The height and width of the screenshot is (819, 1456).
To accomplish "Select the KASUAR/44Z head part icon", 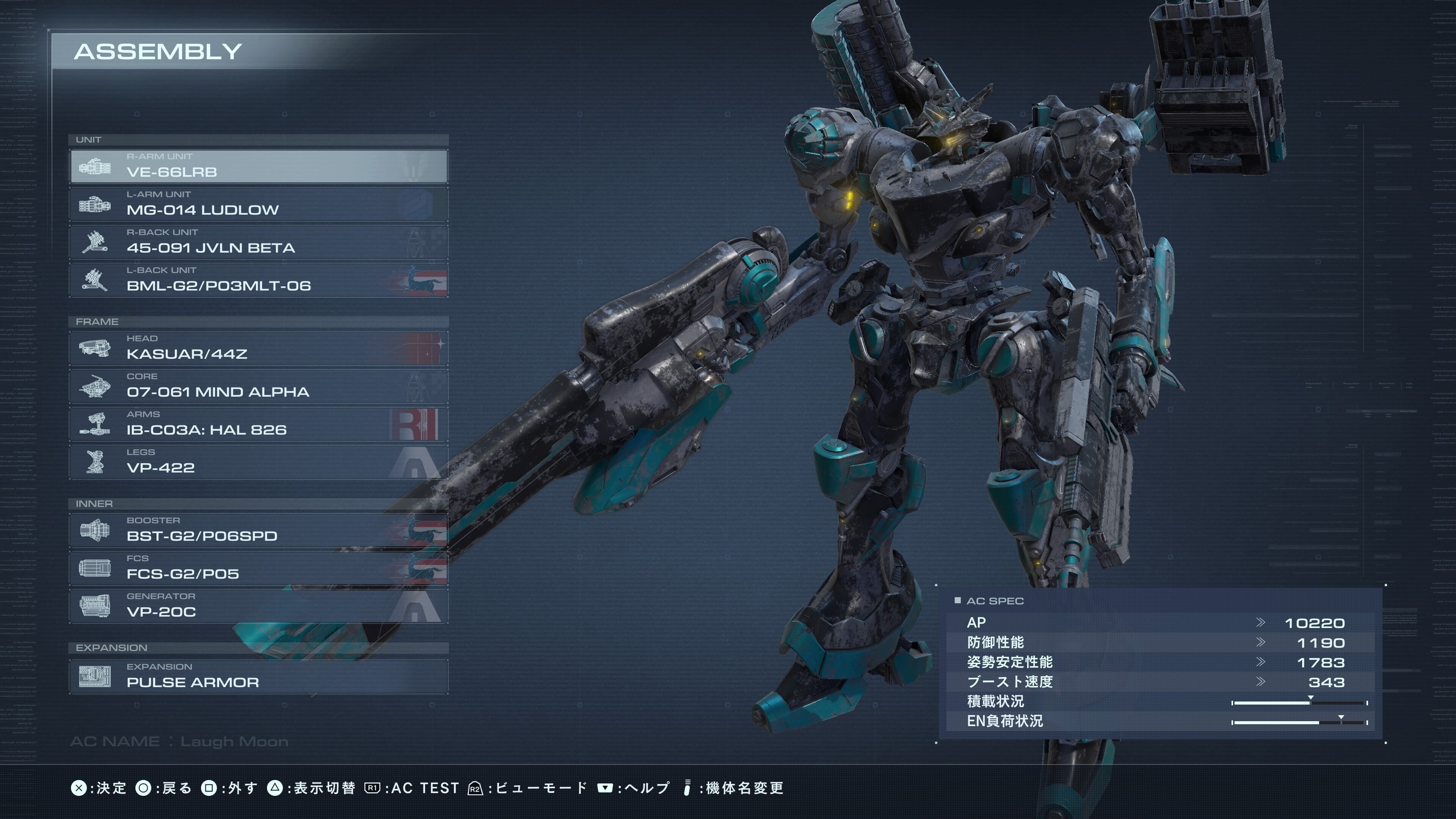I will [x=95, y=348].
